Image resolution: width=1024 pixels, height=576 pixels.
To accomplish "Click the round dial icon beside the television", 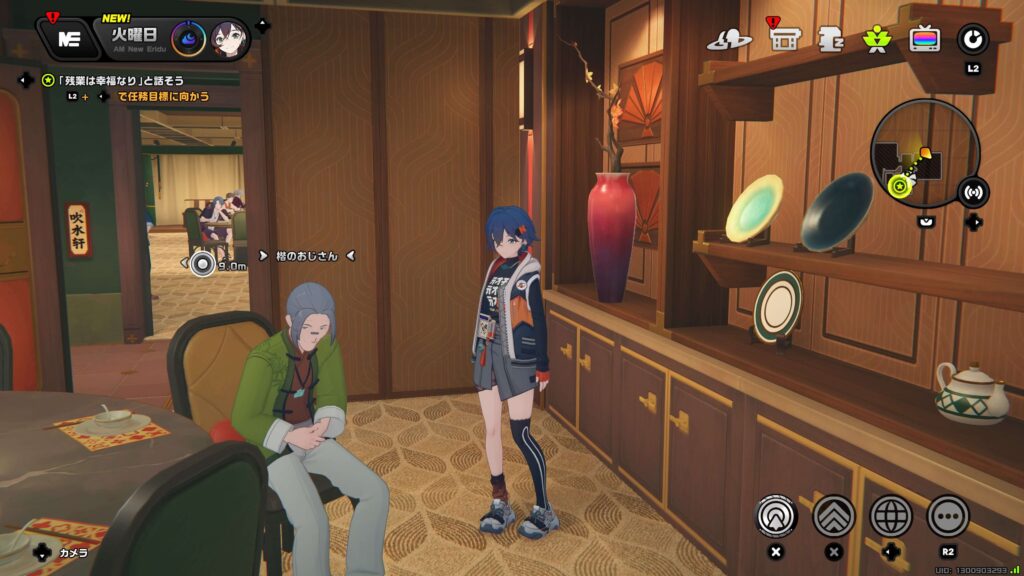I will 972,40.
